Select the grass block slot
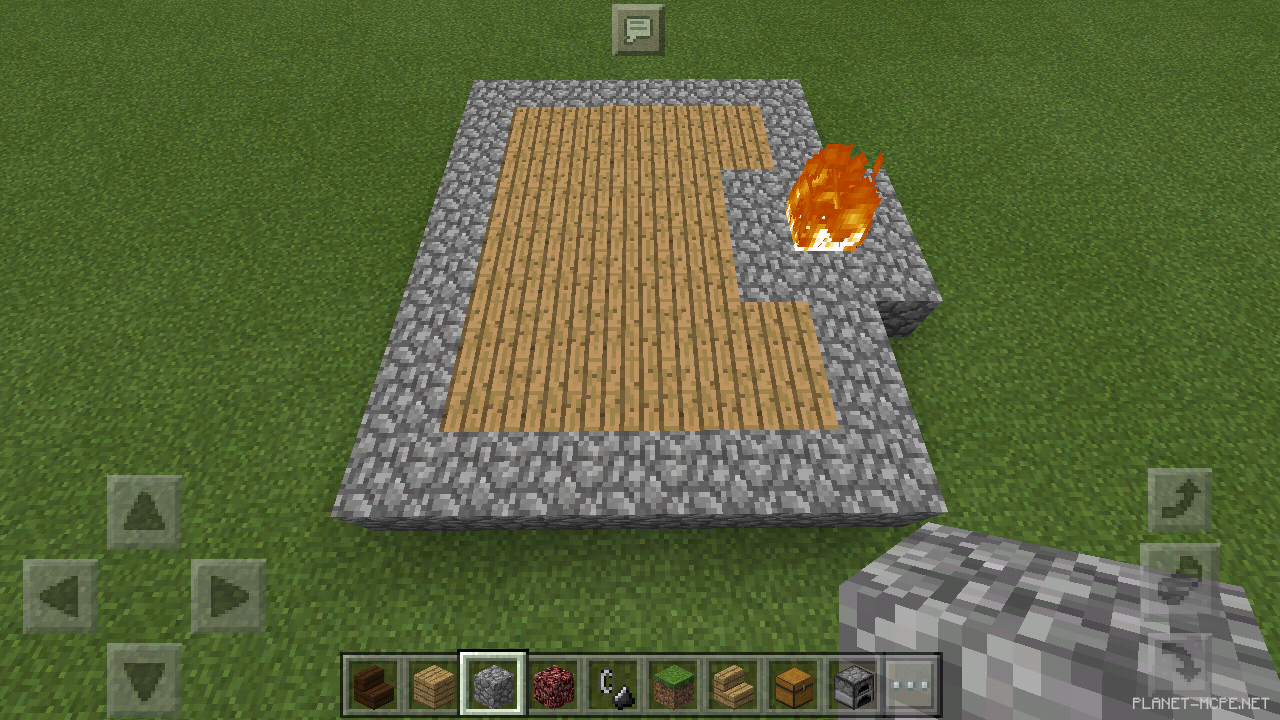1280x720 pixels. tap(672, 686)
